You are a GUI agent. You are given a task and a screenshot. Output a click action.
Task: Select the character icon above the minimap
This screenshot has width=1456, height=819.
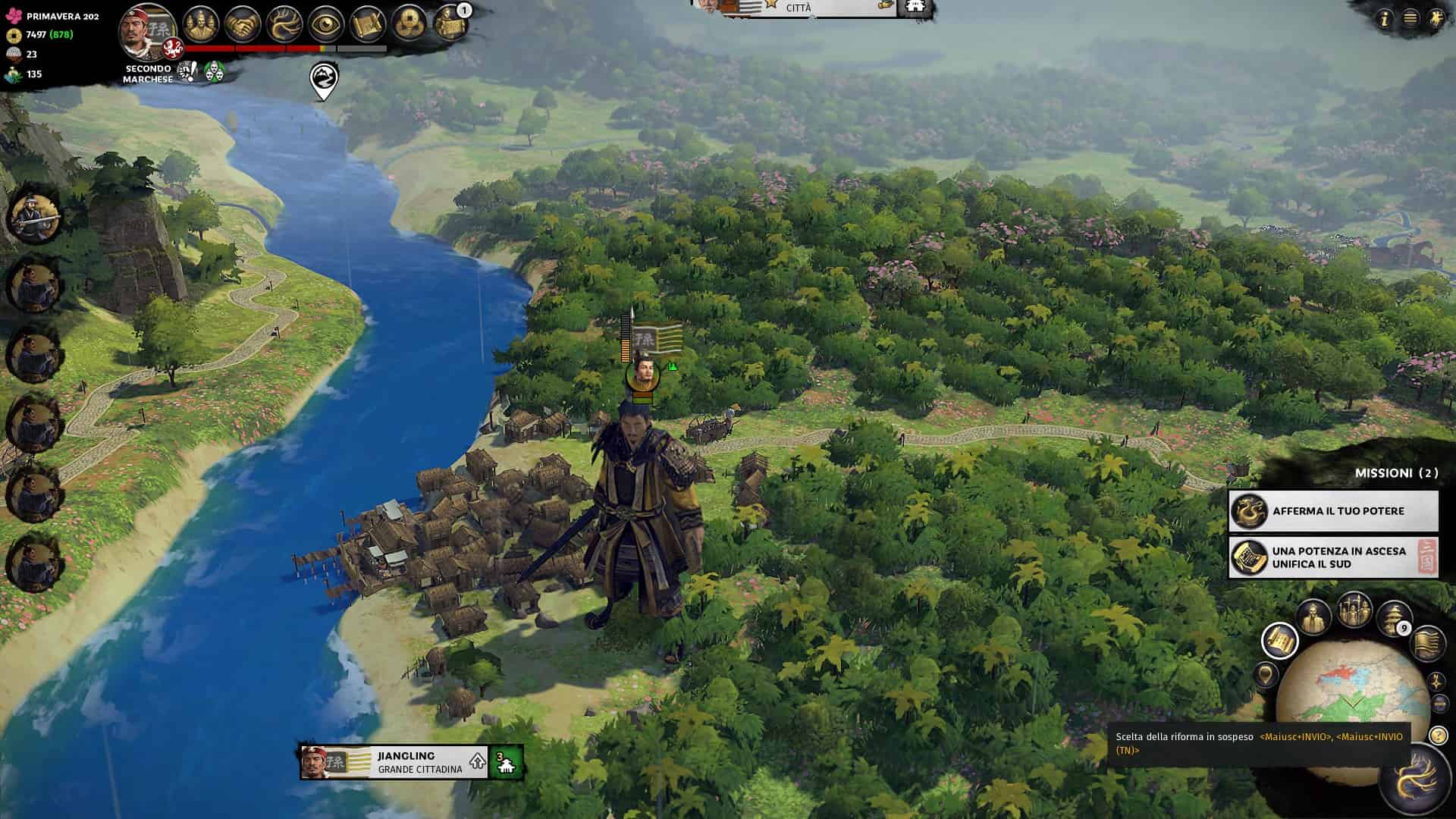tap(1312, 616)
